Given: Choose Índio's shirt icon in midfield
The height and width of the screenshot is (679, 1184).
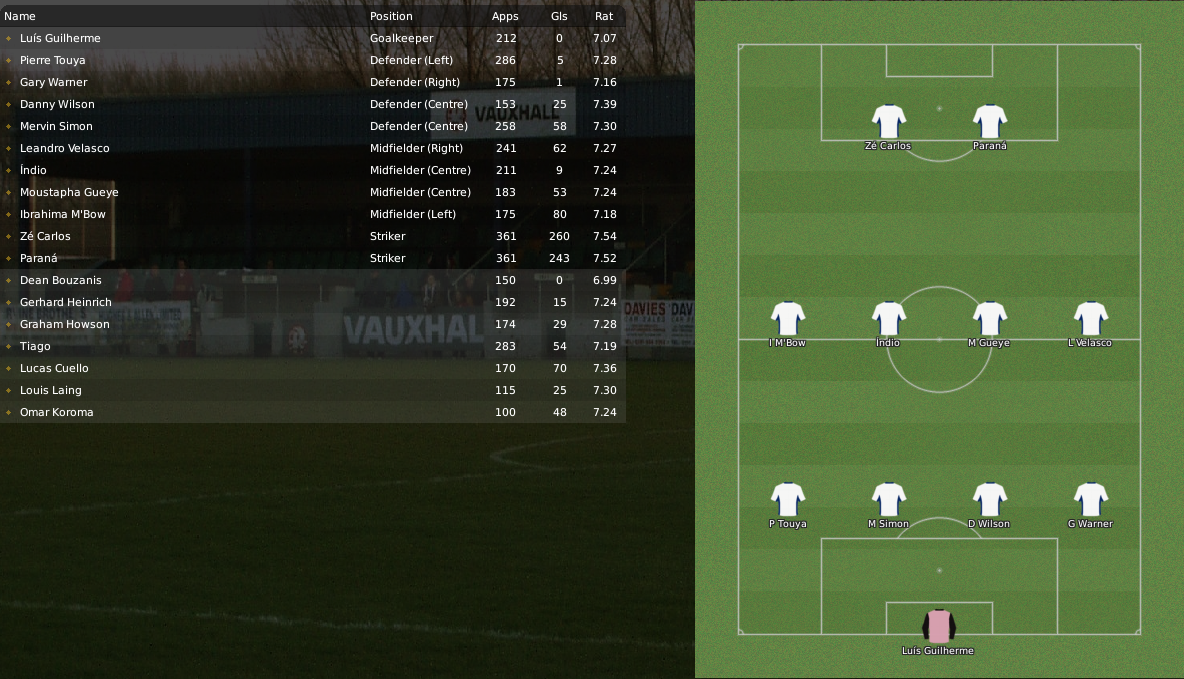Looking at the screenshot, I should (888, 318).
